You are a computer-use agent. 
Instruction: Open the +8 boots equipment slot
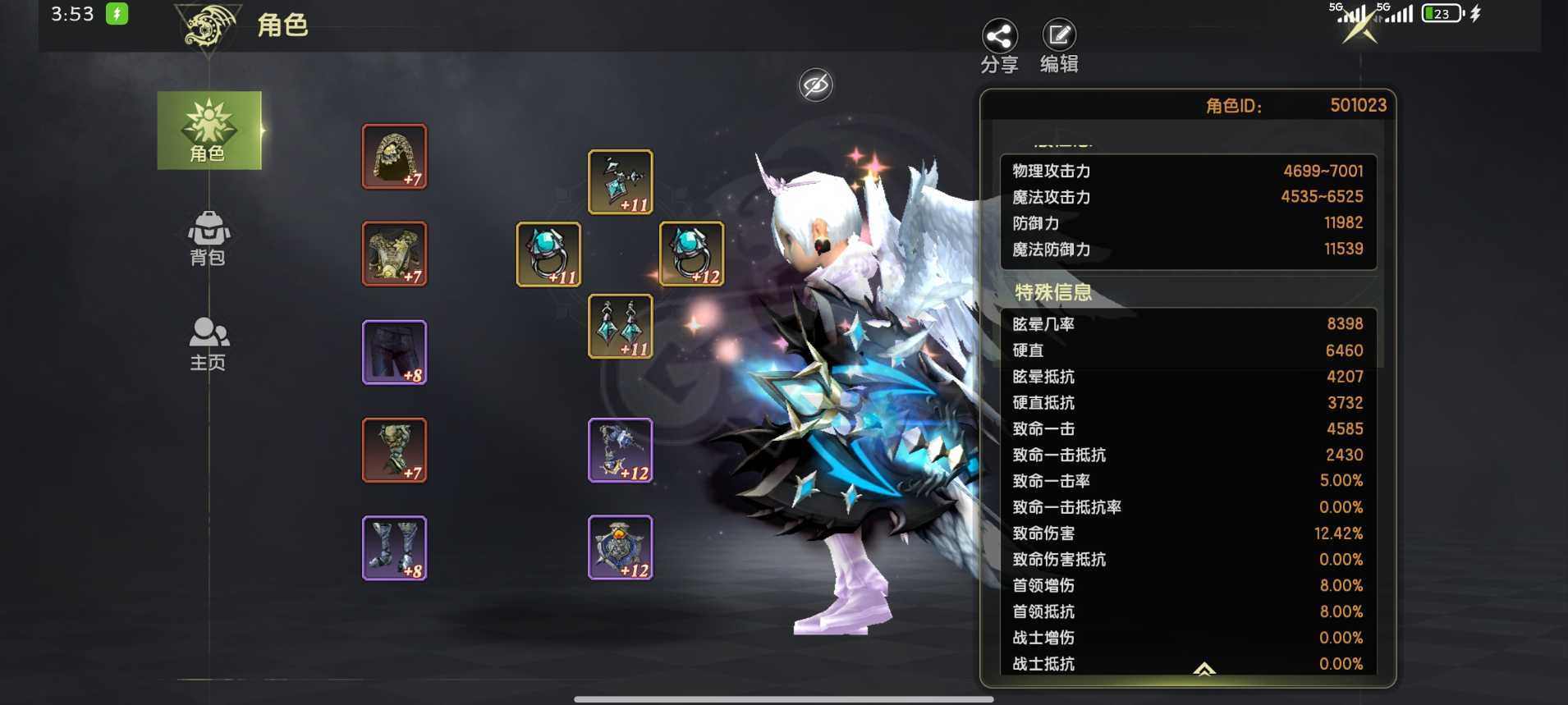pyautogui.click(x=394, y=547)
